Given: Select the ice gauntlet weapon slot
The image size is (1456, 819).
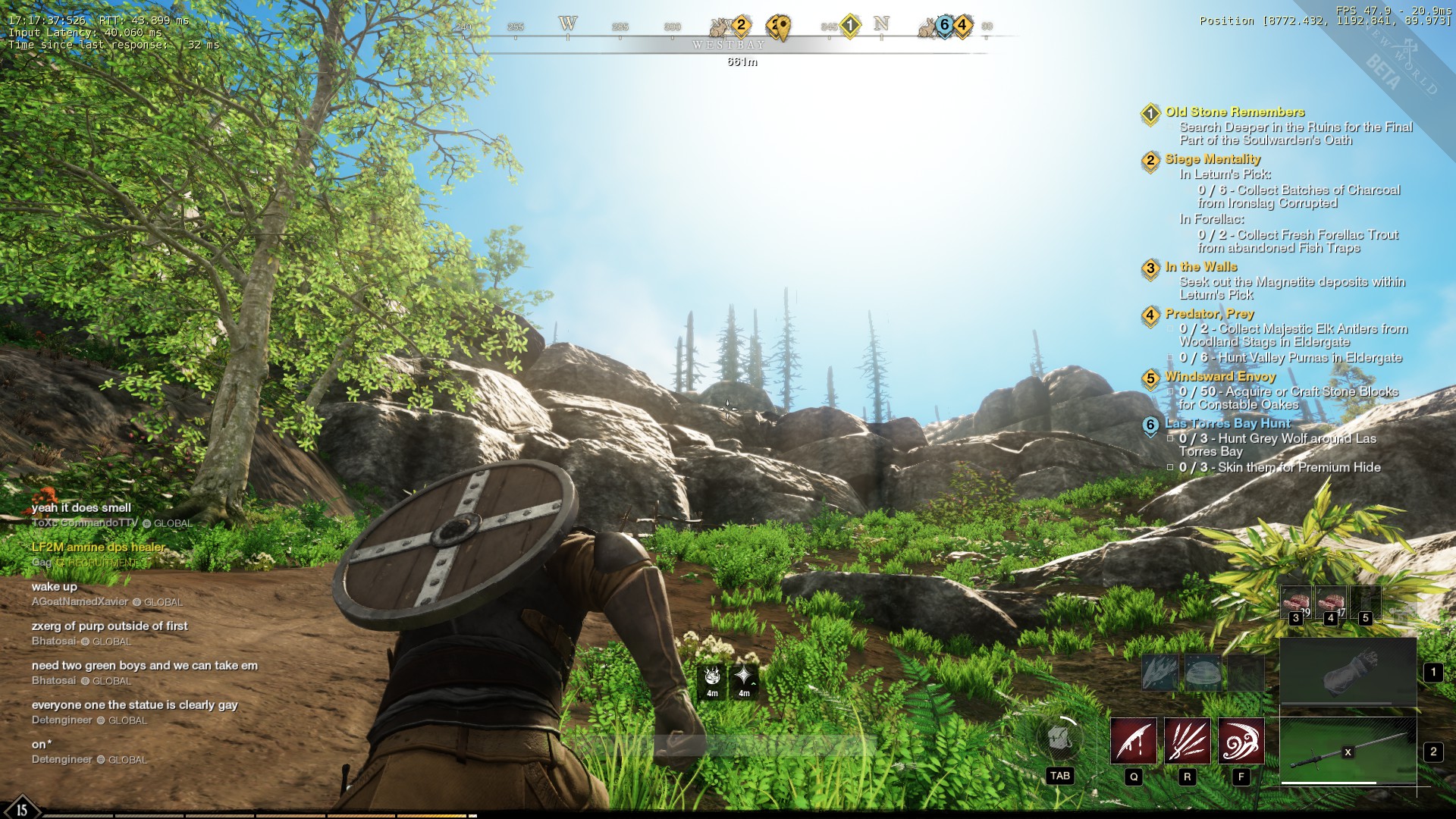Looking at the screenshot, I should [x=1348, y=672].
